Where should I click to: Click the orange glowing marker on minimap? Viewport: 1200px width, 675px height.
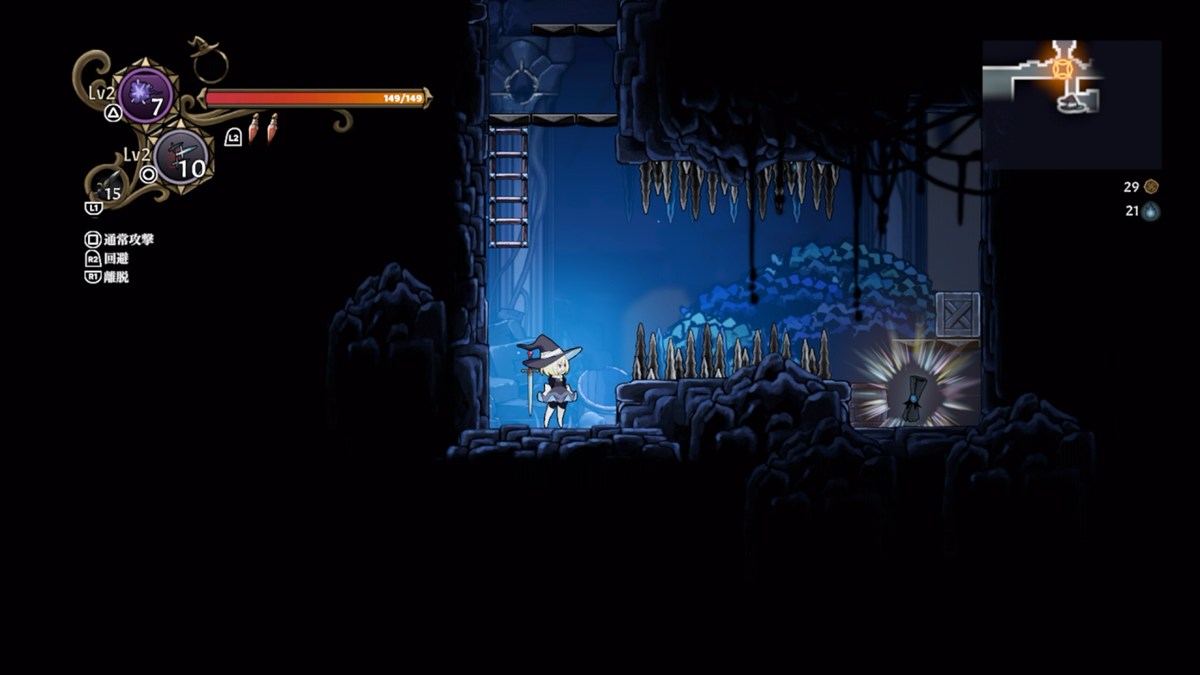1062,68
